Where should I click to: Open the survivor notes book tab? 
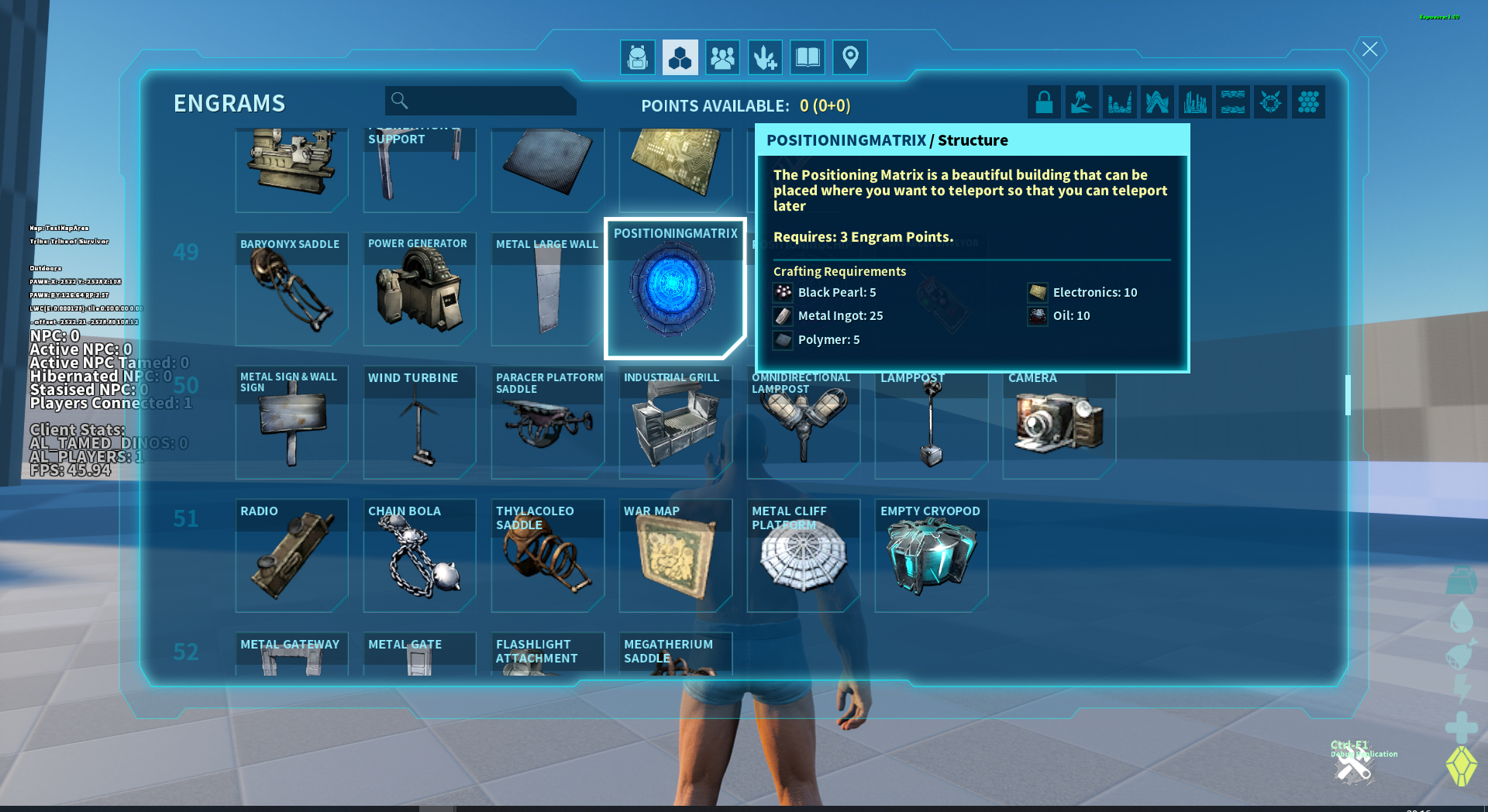[808, 57]
